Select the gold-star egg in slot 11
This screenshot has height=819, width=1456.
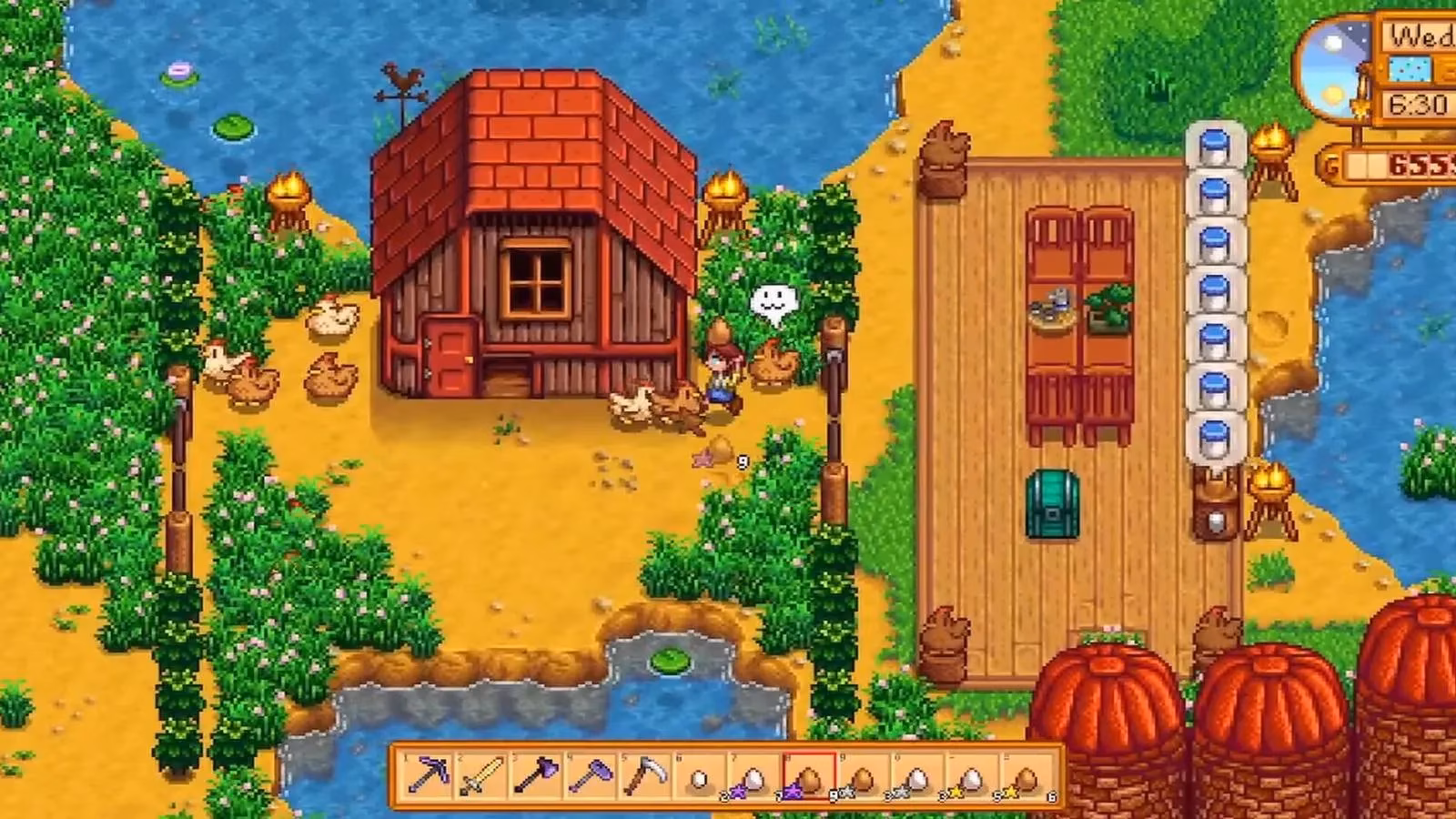pyautogui.click(x=971, y=773)
